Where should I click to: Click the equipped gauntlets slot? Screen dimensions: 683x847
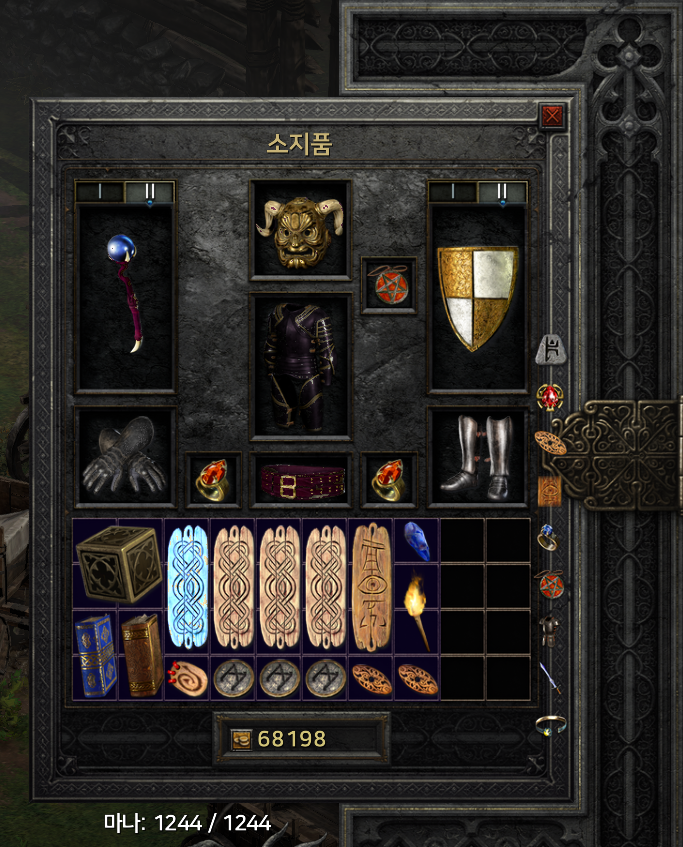click(x=124, y=457)
